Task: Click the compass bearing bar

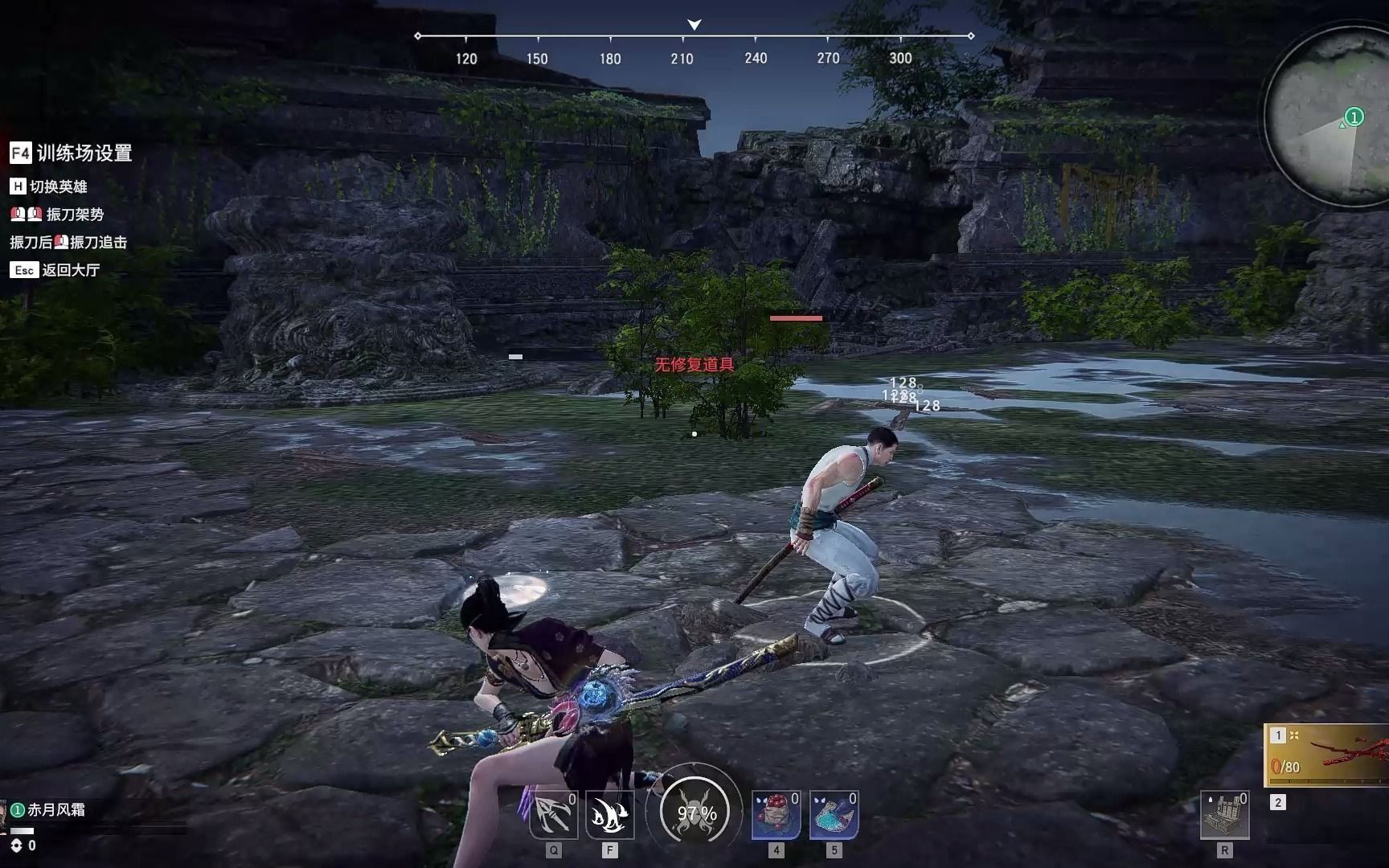Action: (x=694, y=37)
